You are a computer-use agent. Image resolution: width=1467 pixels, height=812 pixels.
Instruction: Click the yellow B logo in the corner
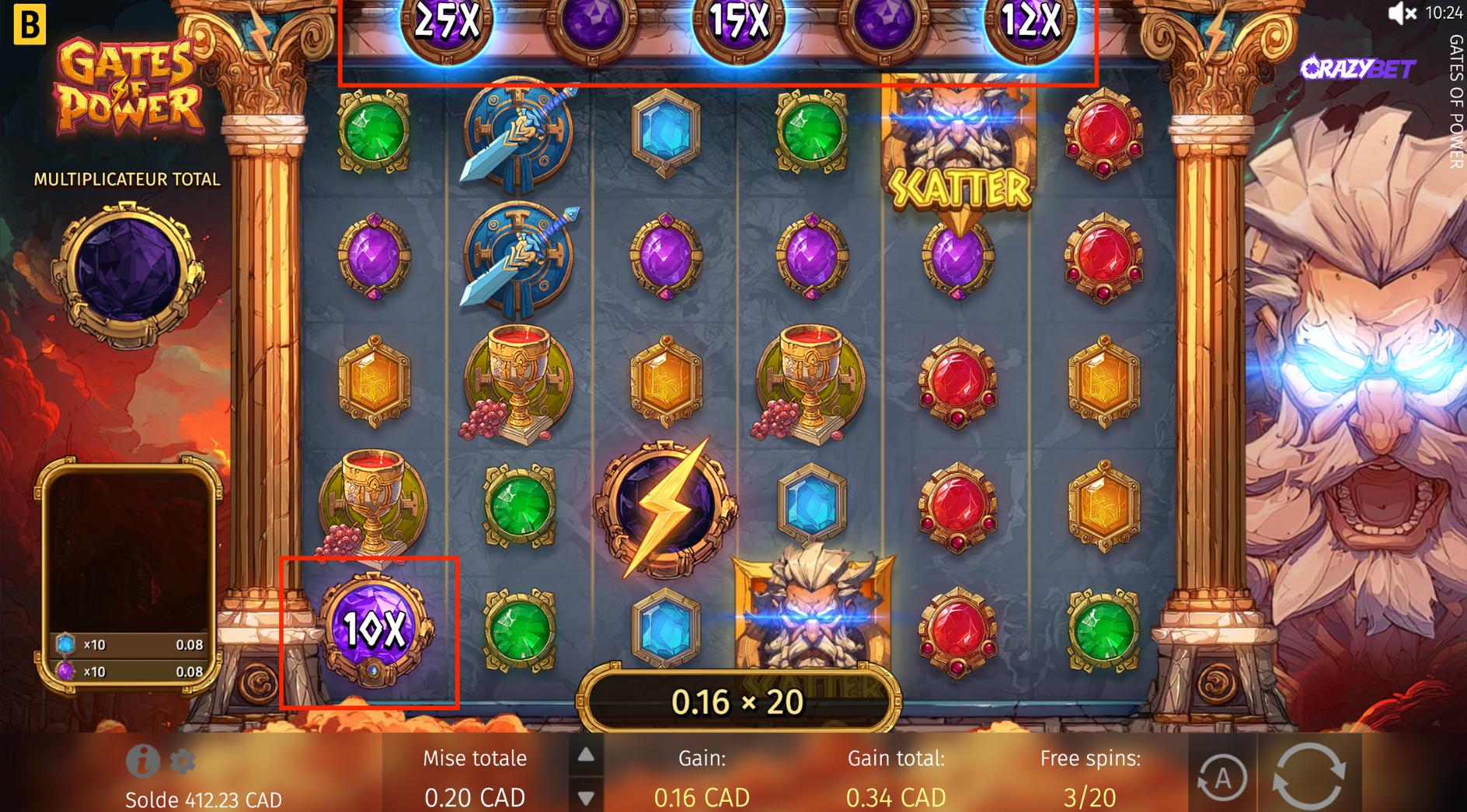tap(29, 24)
